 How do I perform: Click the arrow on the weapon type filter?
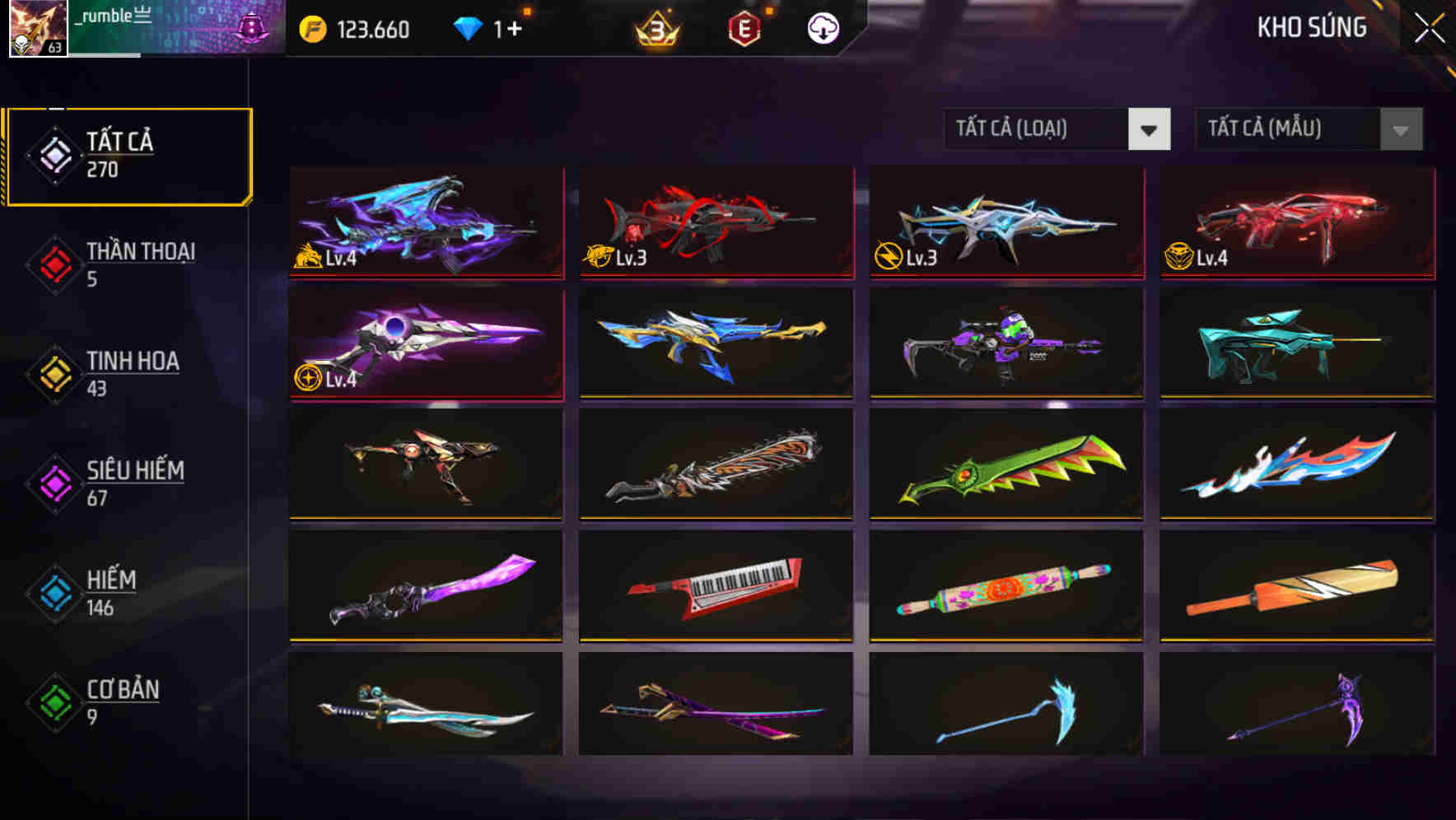1150,129
